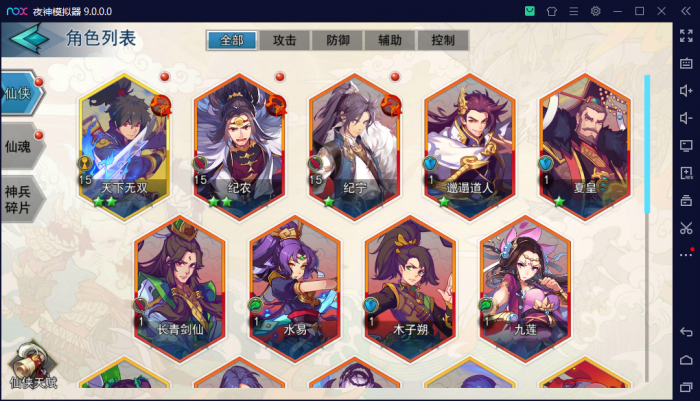Open the 仙侠 side tab
Viewport: 700px width, 401px height.
[20, 95]
